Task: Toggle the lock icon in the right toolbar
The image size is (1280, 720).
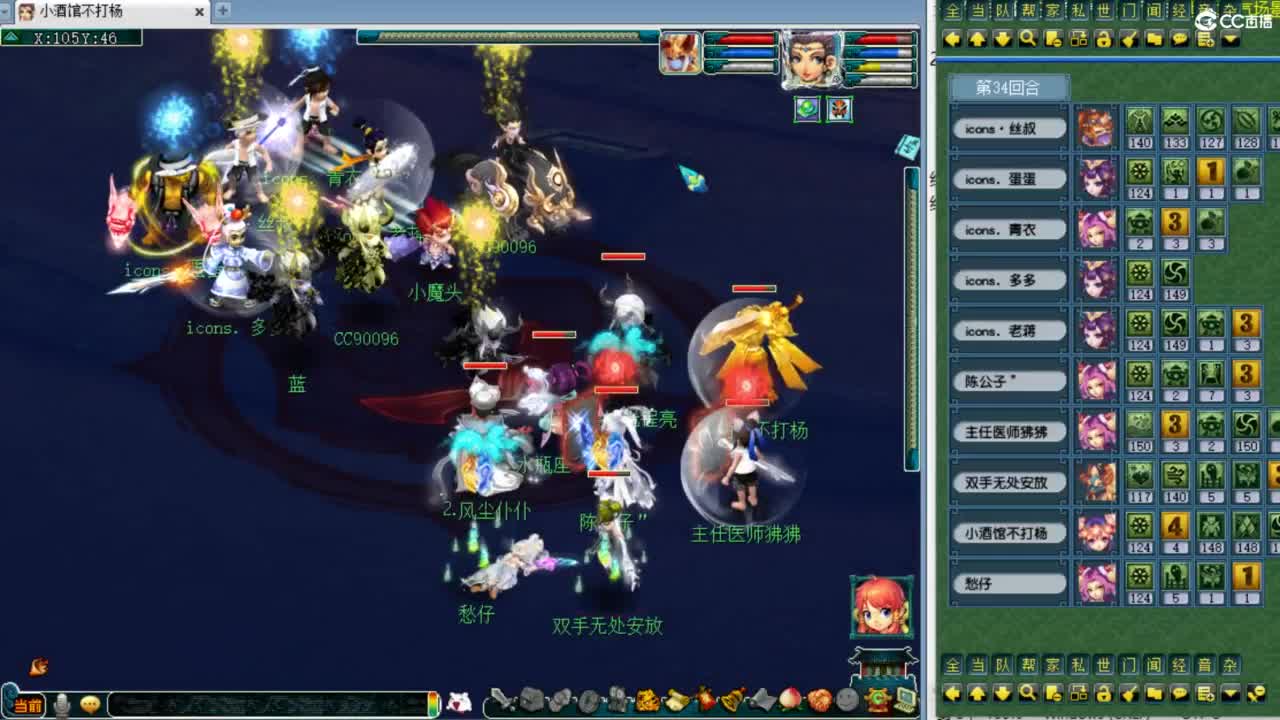Action: pos(1105,41)
